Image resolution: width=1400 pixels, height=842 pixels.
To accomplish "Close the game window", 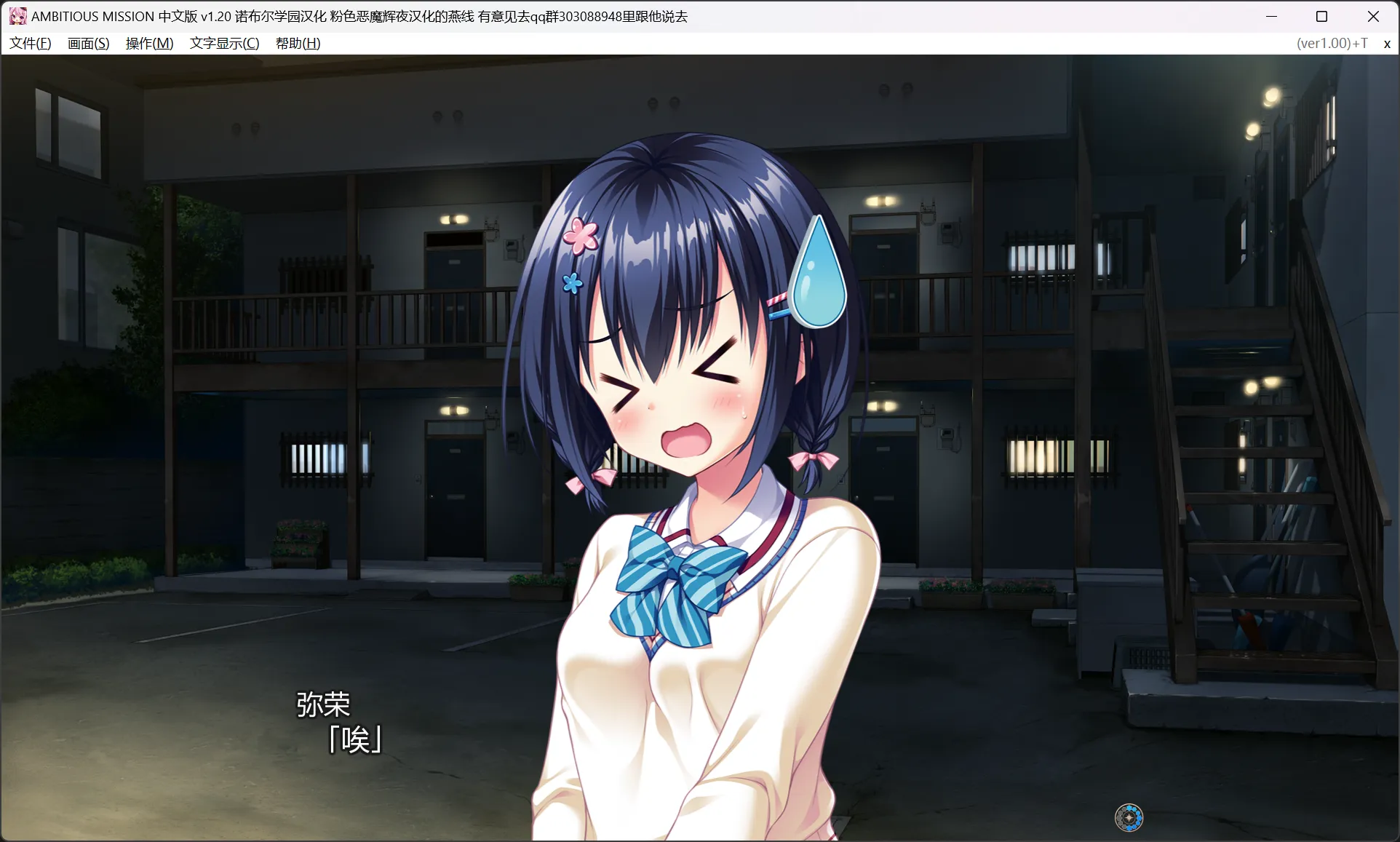I will [1373, 16].
